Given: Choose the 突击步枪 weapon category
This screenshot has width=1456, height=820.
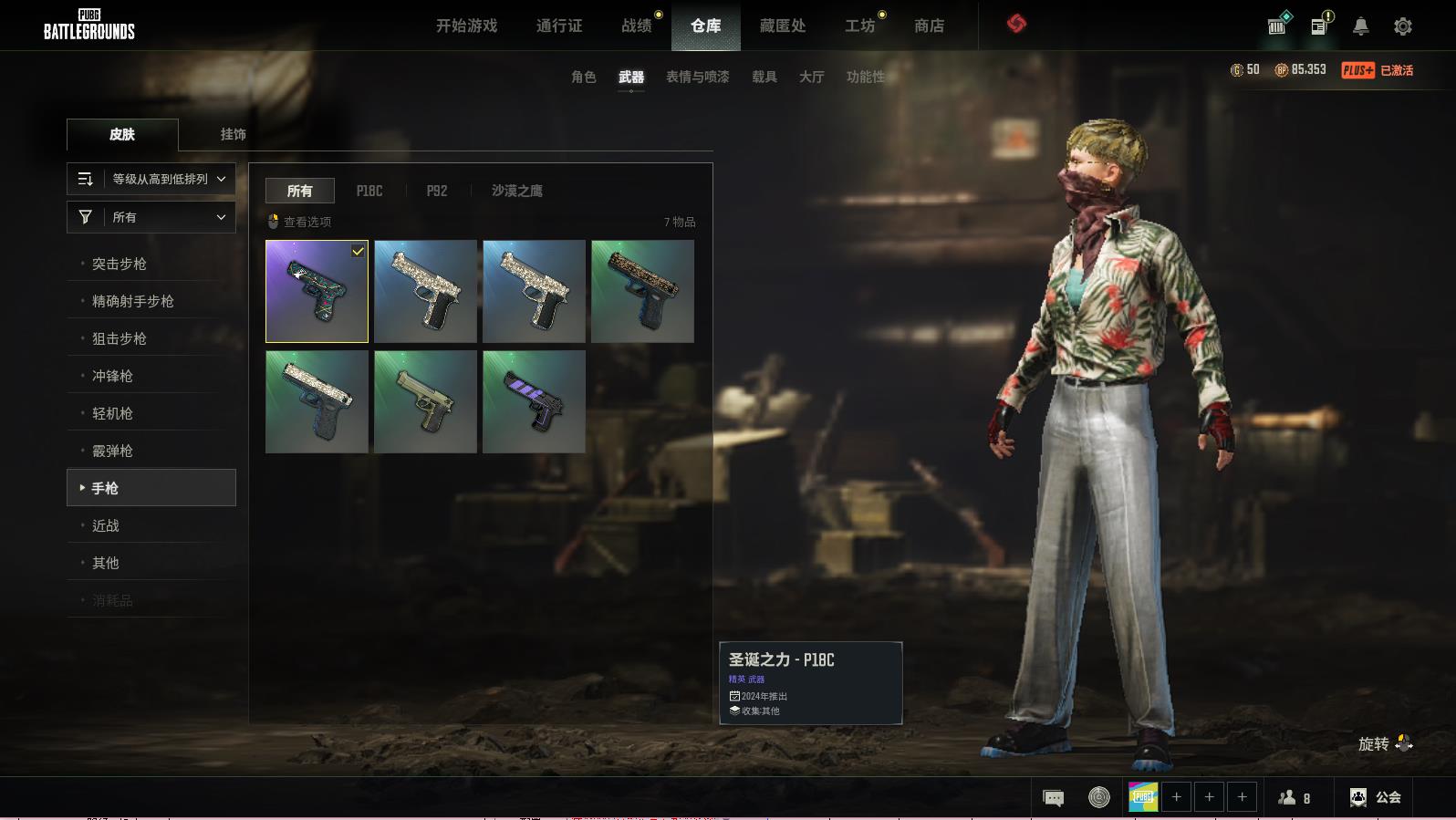Looking at the screenshot, I should coord(120,264).
